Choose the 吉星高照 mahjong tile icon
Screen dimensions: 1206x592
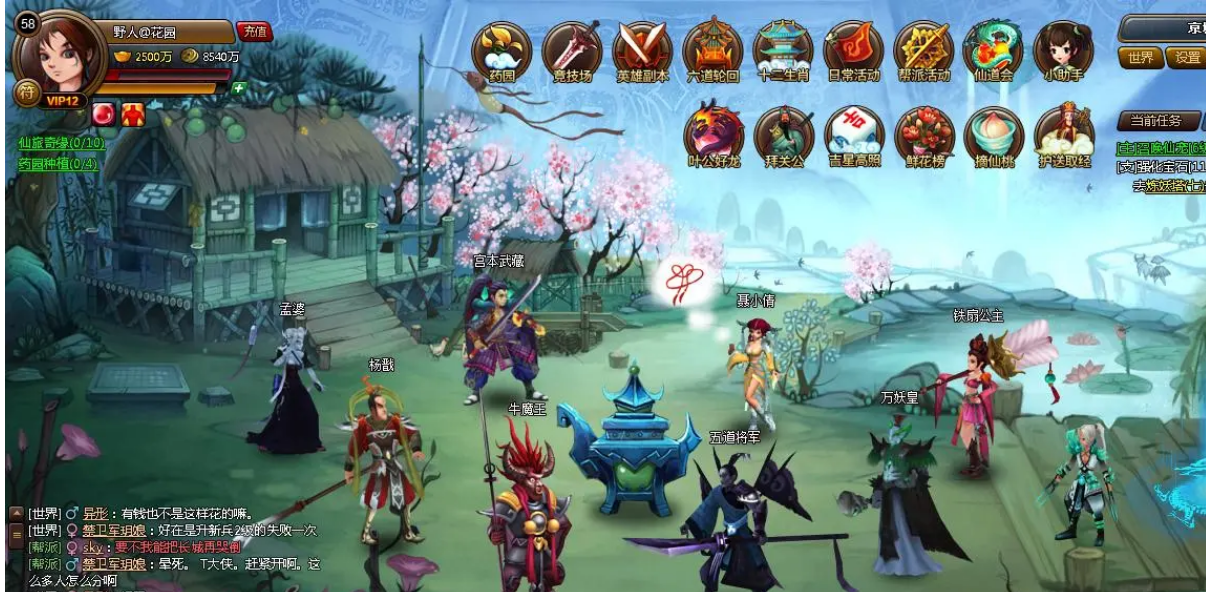pos(854,134)
